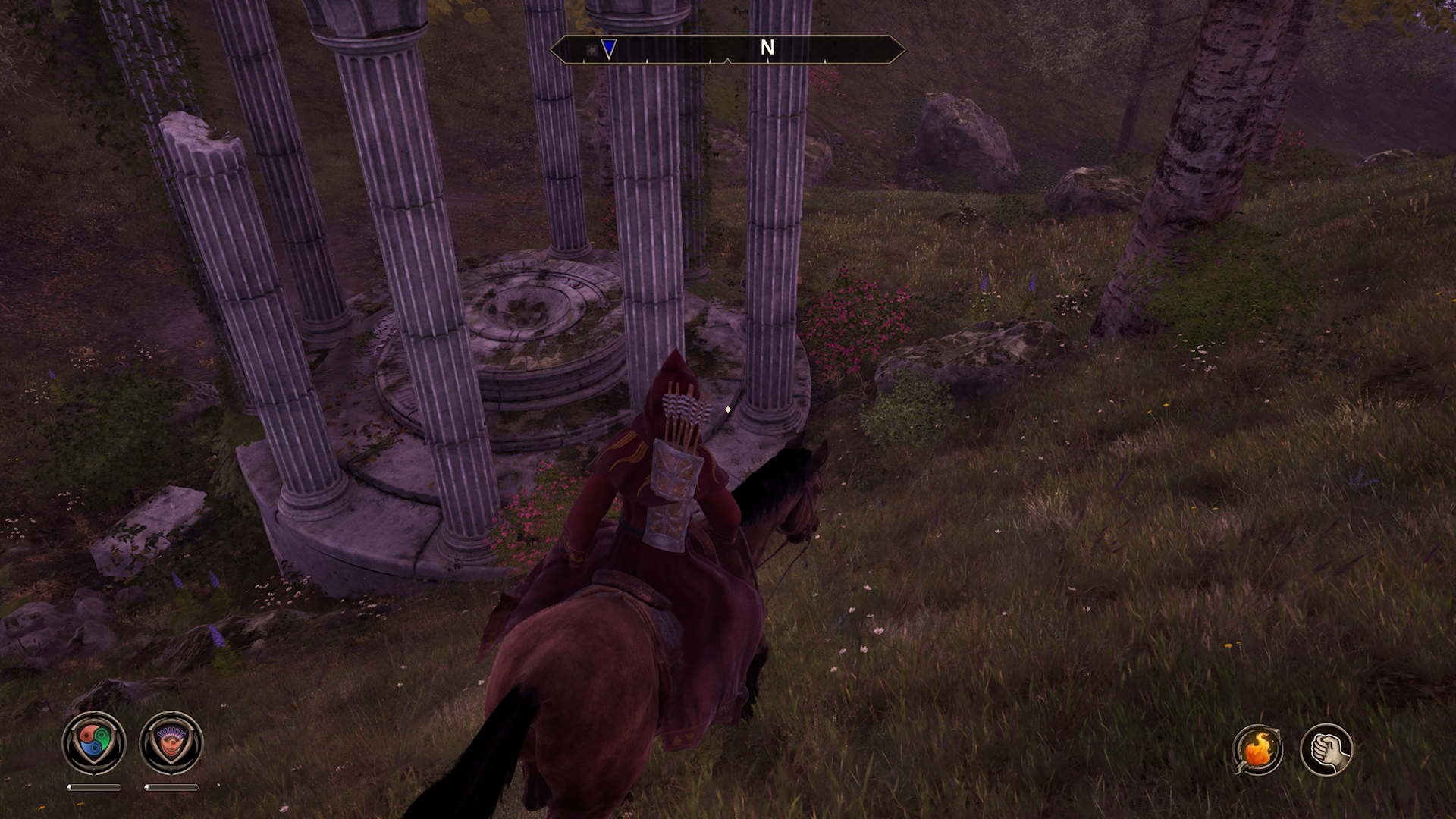Screen dimensions: 1456x819
Task: Click the blue triangle compass marker
Action: pyautogui.click(x=609, y=49)
